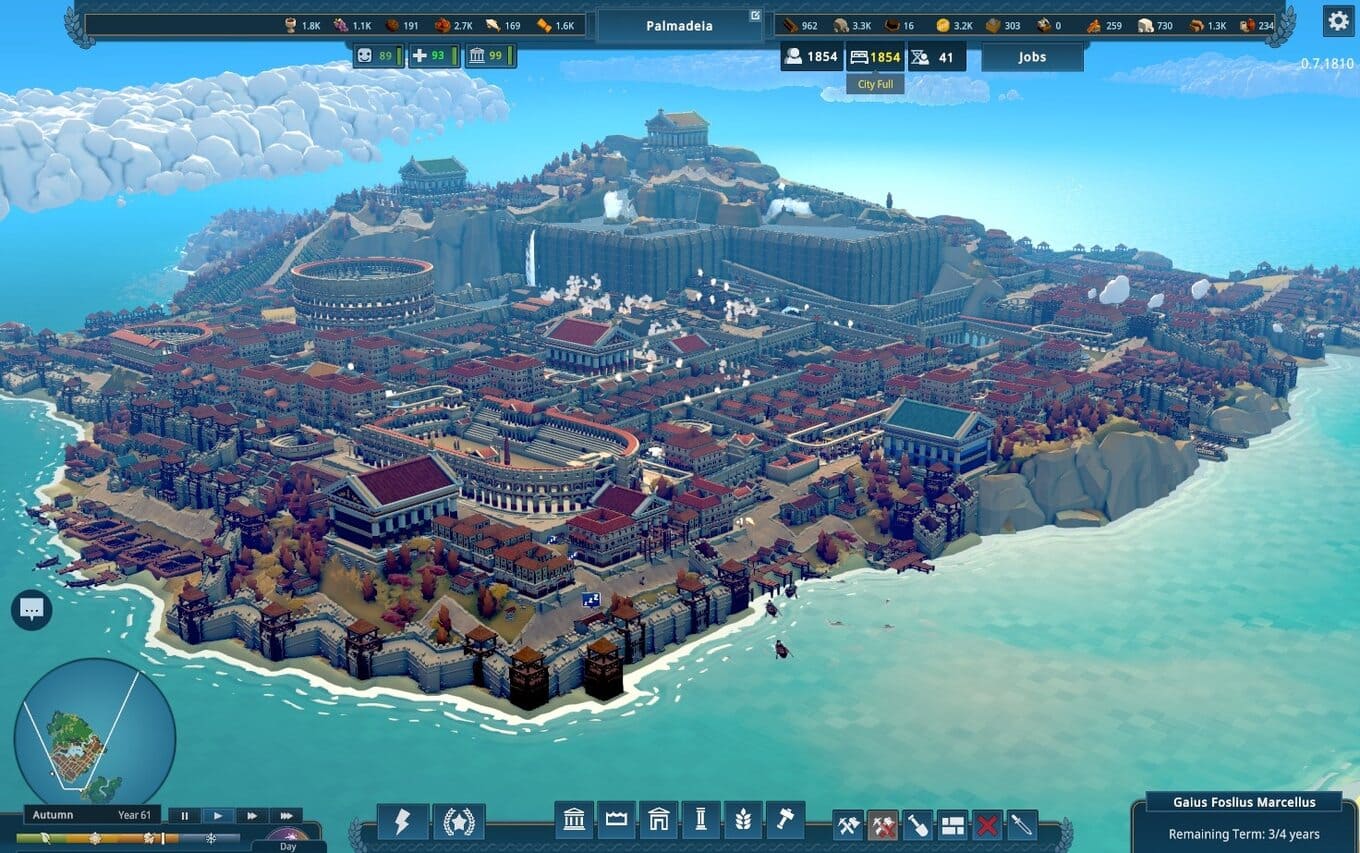
Task: Activate the red X demolish tool
Action: (987, 826)
